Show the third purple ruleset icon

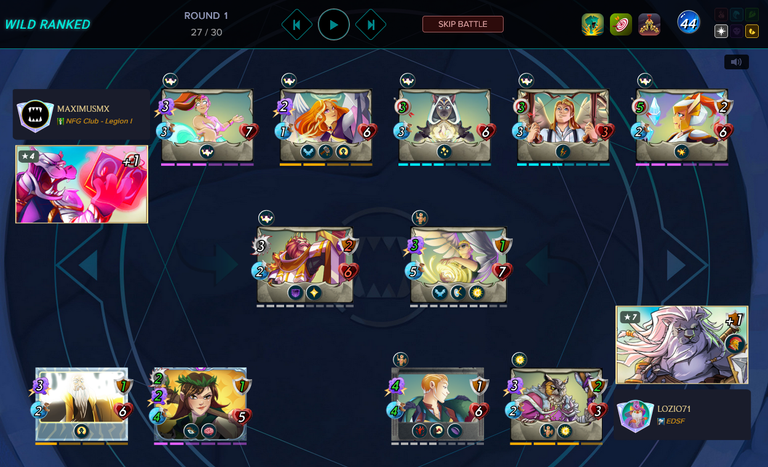click(x=649, y=24)
